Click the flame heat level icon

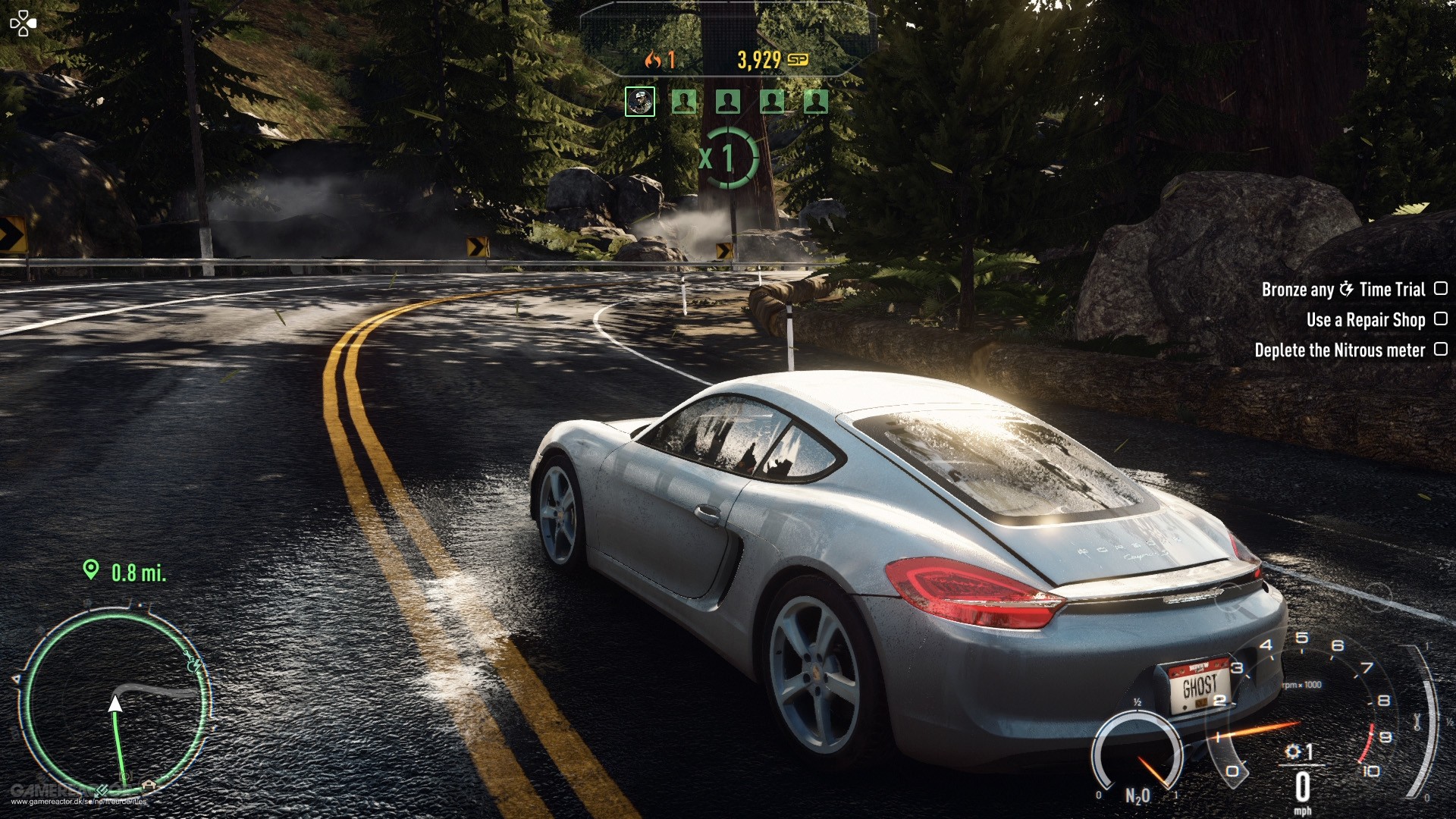(652, 60)
